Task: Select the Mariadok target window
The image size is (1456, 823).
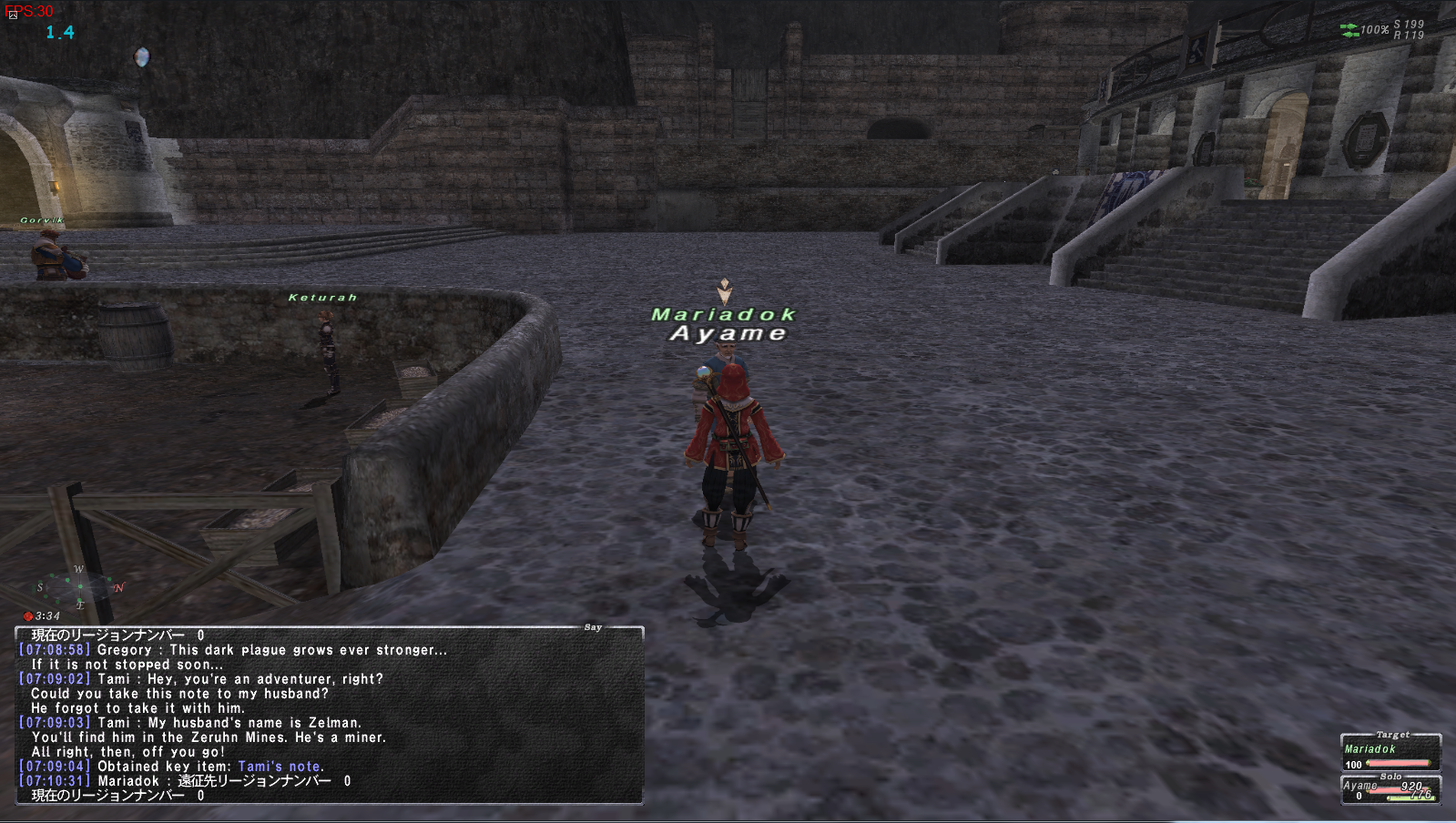Action: (x=1390, y=753)
